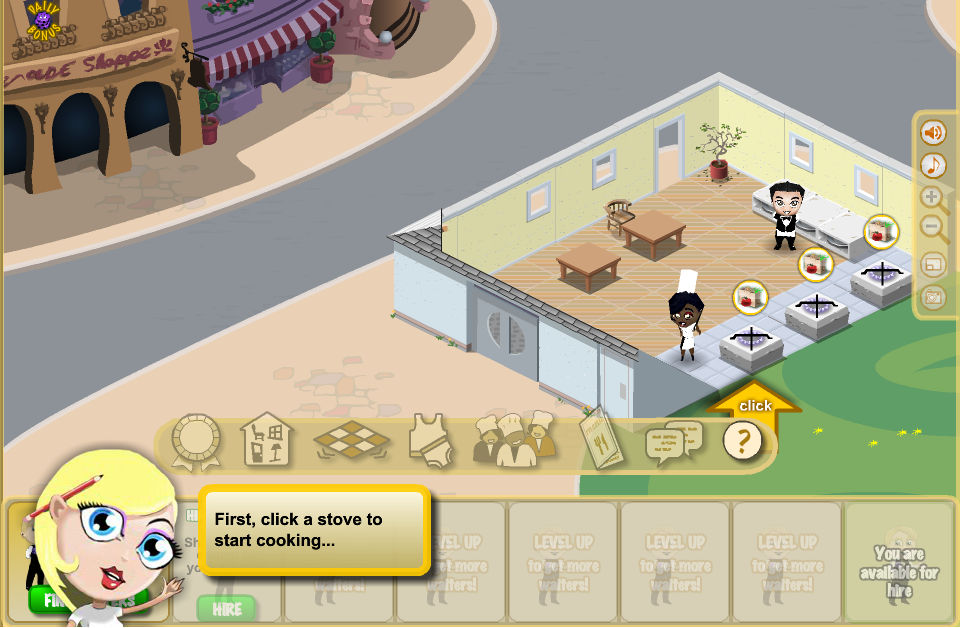This screenshot has height=628, width=961.
Task: Toggle the sound speaker button
Action: [x=933, y=132]
